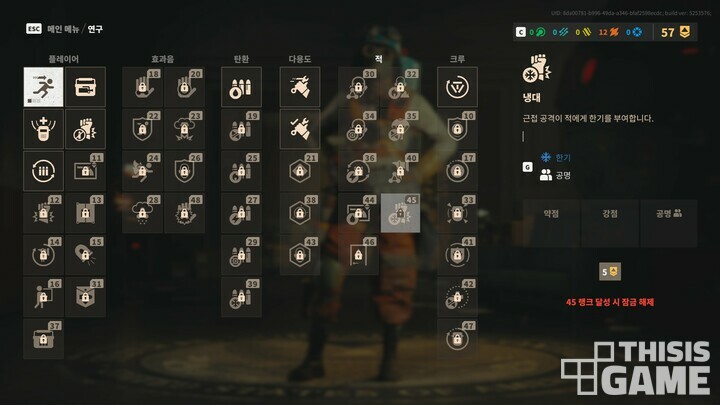The height and width of the screenshot is (405, 720).
Task: Select the circular ammo reload research
Action: [x=43, y=171]
